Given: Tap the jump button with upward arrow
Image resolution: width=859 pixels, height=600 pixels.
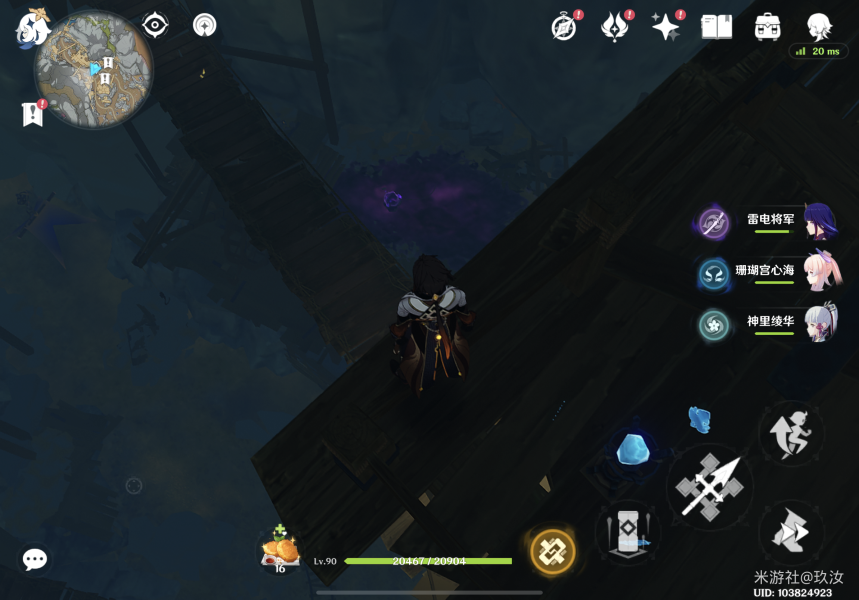Looking at the screenshot, I should [x=790, y=435].
